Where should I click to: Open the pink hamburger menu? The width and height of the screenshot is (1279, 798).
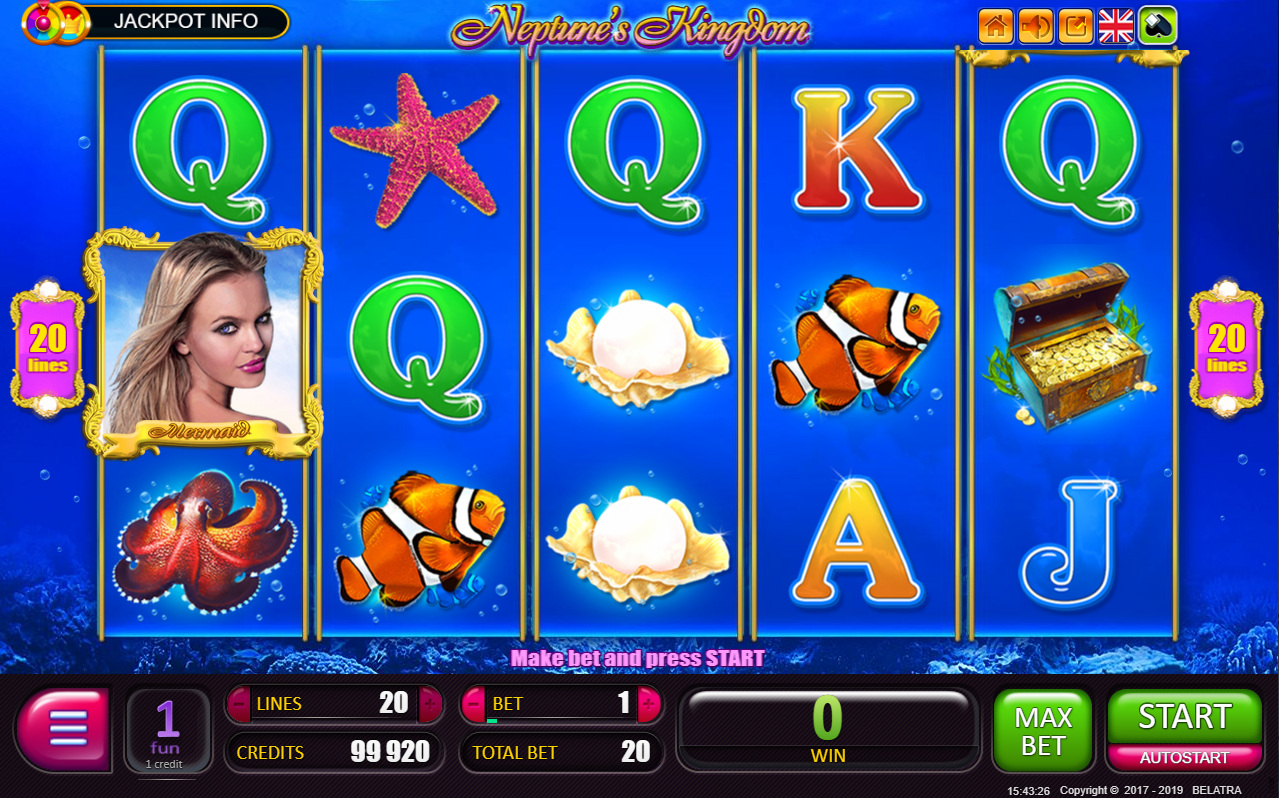(63, 729)
